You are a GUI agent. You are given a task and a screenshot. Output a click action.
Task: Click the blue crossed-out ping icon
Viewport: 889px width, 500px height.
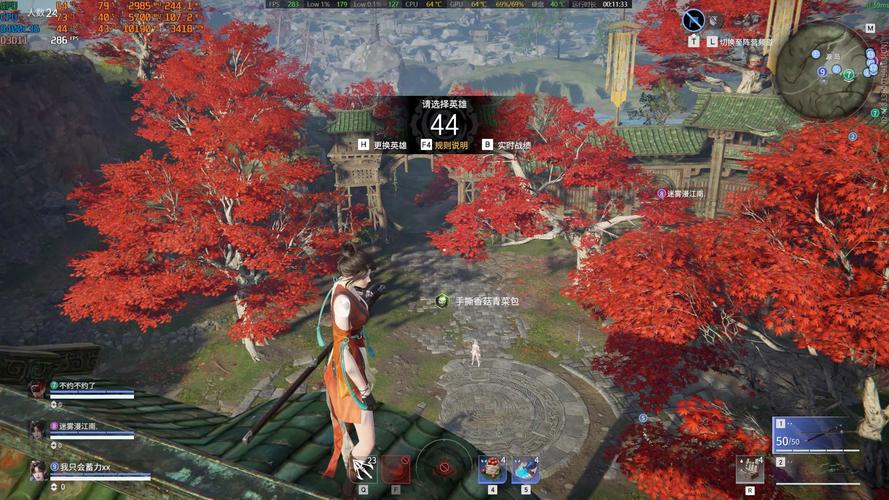(x=693, y=19)
